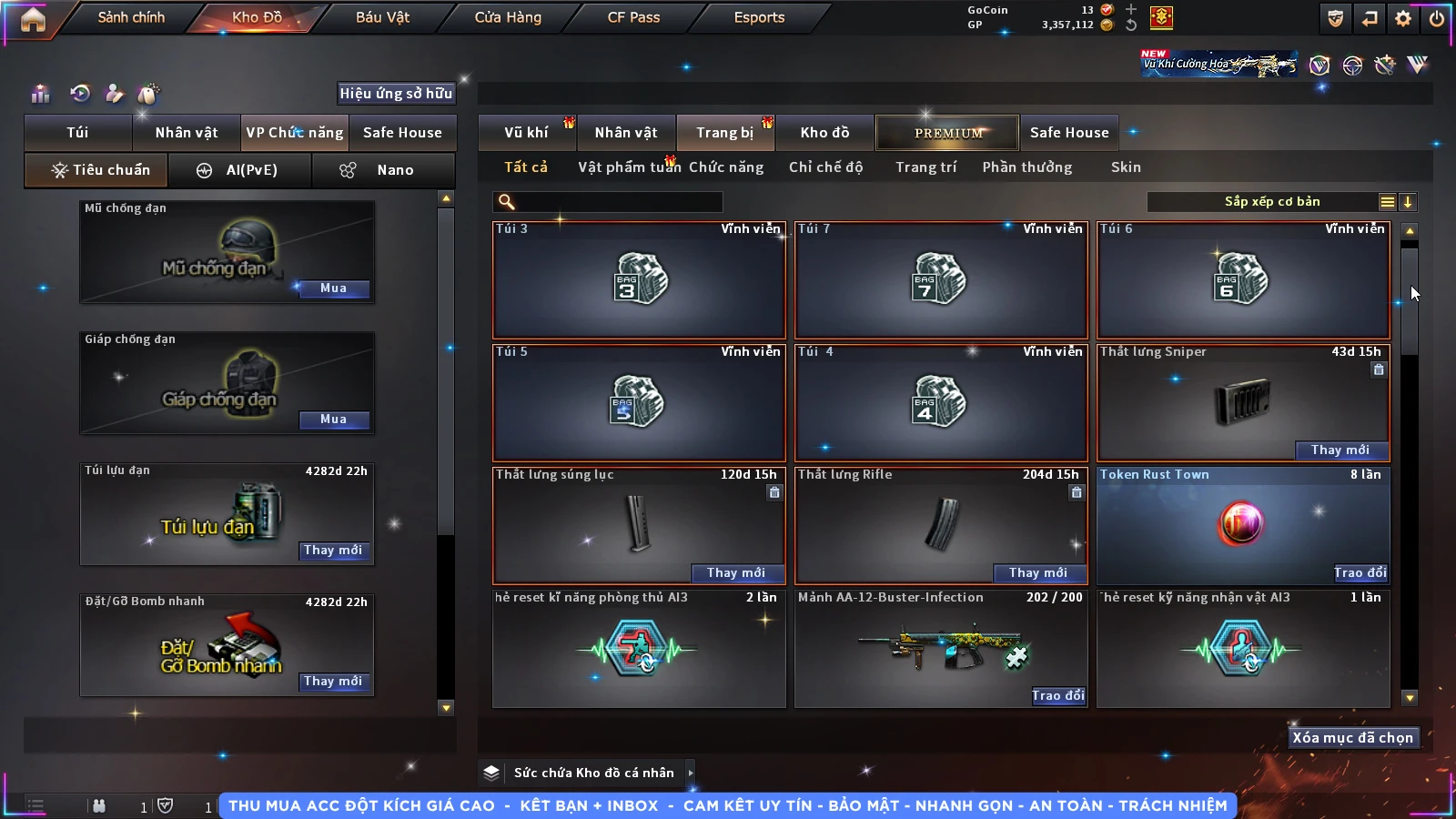Exchange the Token Rust Town item

(x=1360, y=573)
